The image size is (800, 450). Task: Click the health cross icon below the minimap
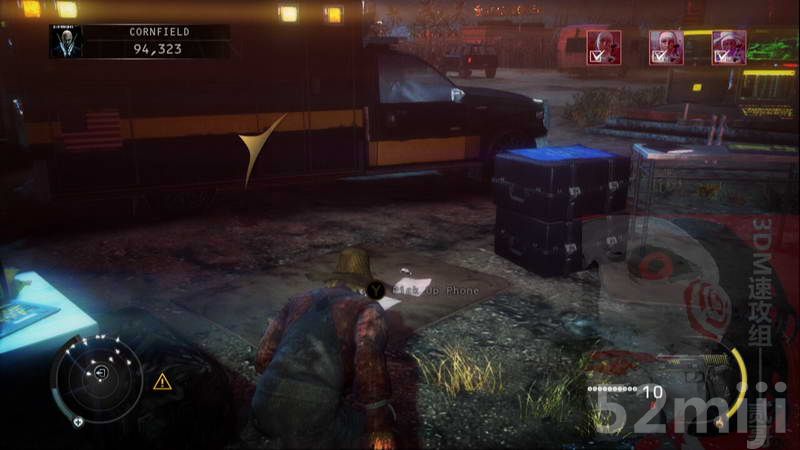(79, 421)
